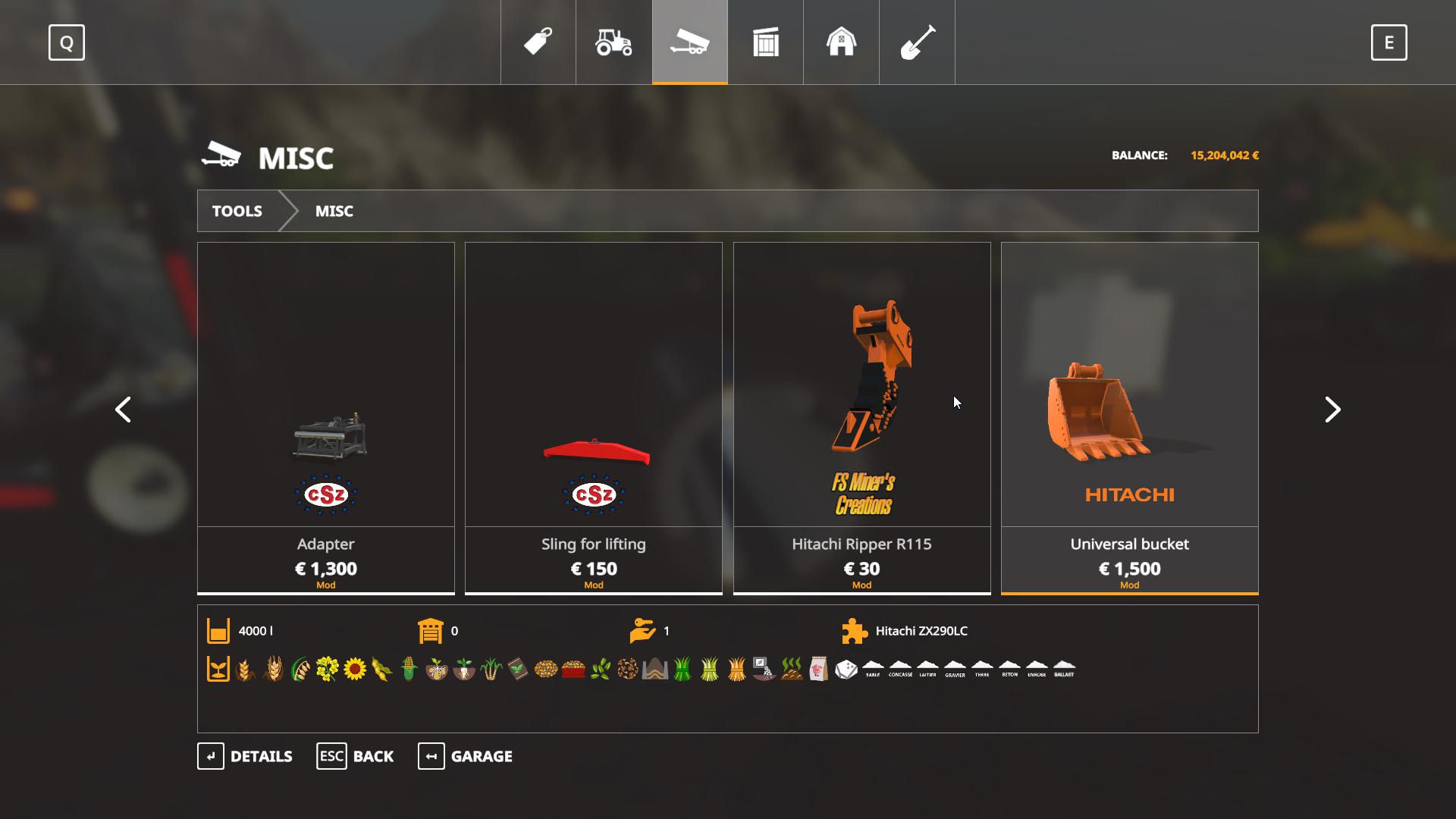The image size is (1456, 819).
Task: Switch to the tractor vehicles tab
Action: click(x=613, y=42)
